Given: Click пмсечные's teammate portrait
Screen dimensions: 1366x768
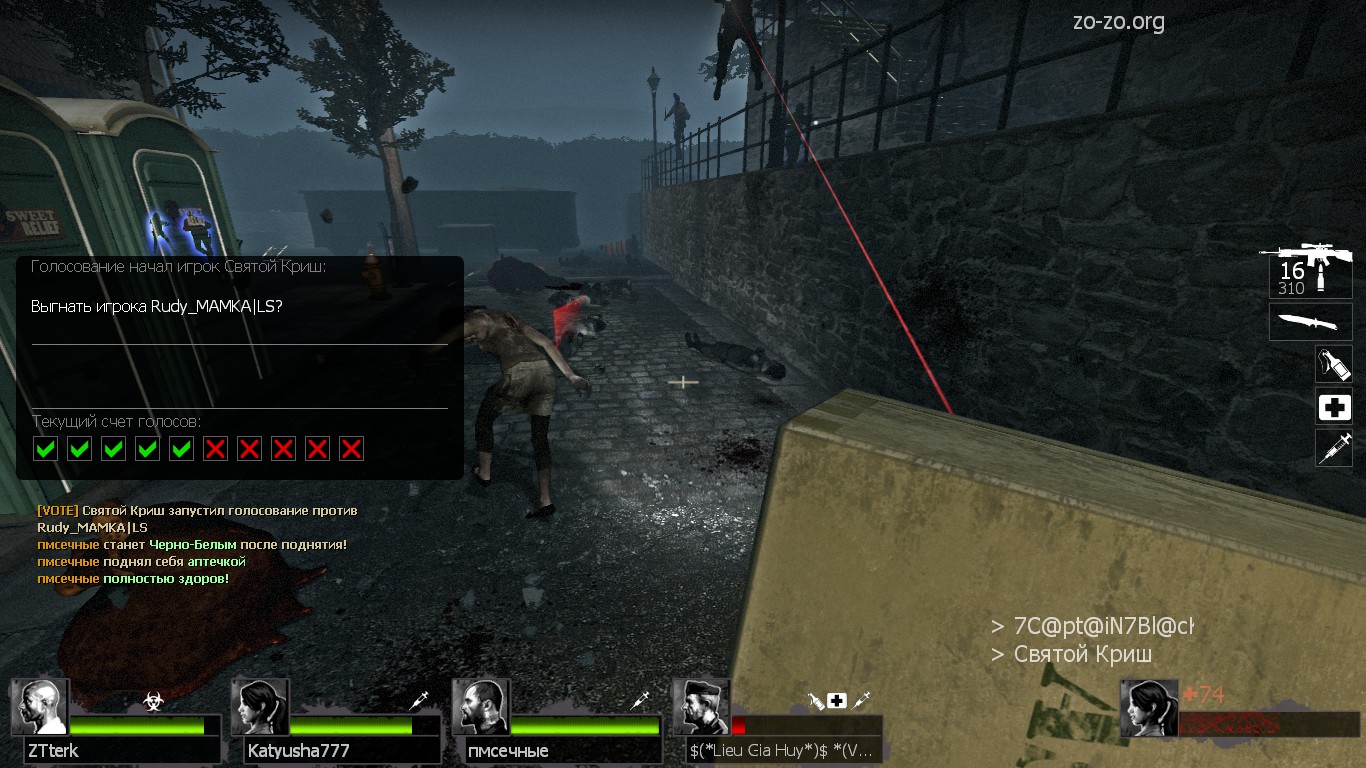Looking at the screenshot, I should pyautogui.click(x=481, y=707).
